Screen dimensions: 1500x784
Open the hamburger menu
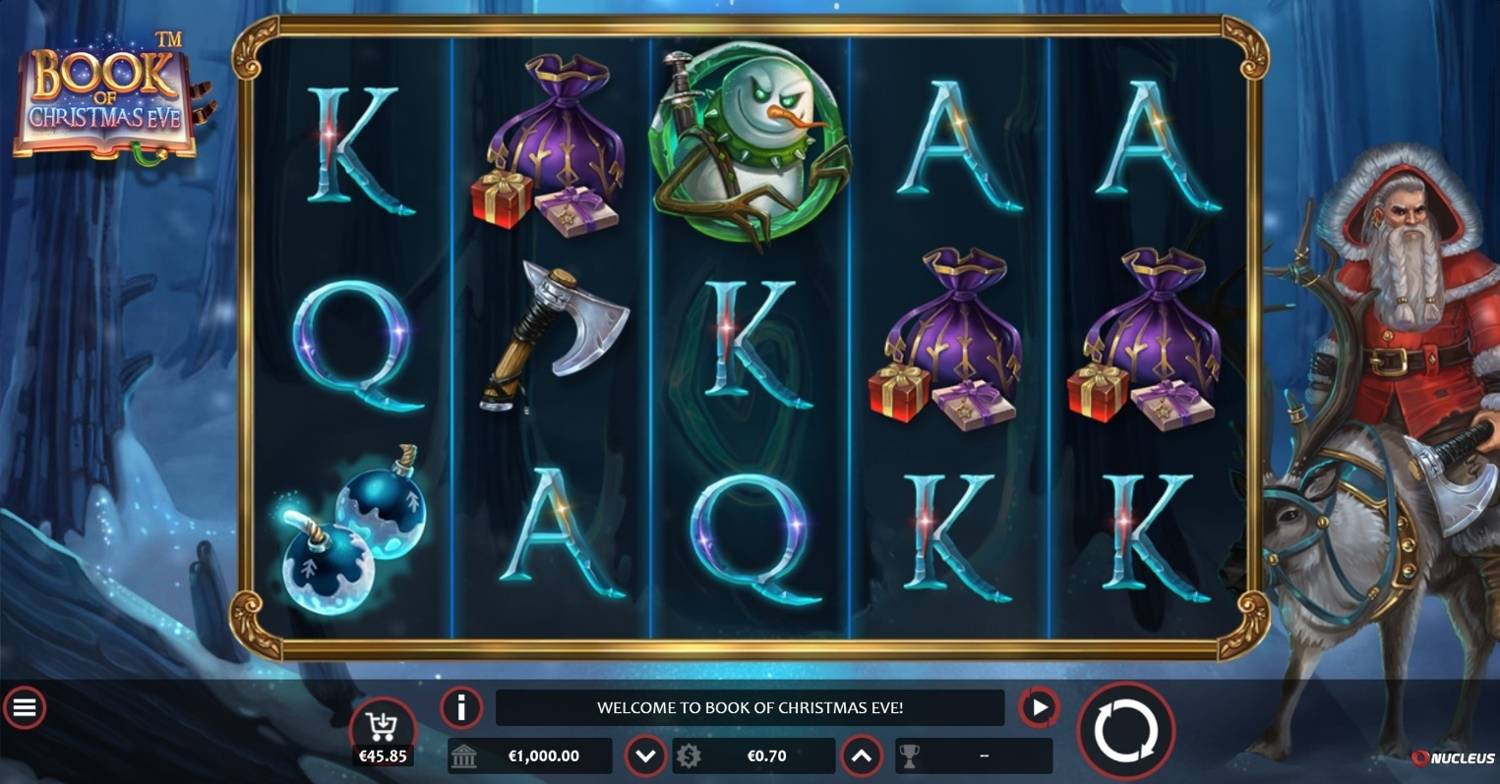[x=24, y=708]
